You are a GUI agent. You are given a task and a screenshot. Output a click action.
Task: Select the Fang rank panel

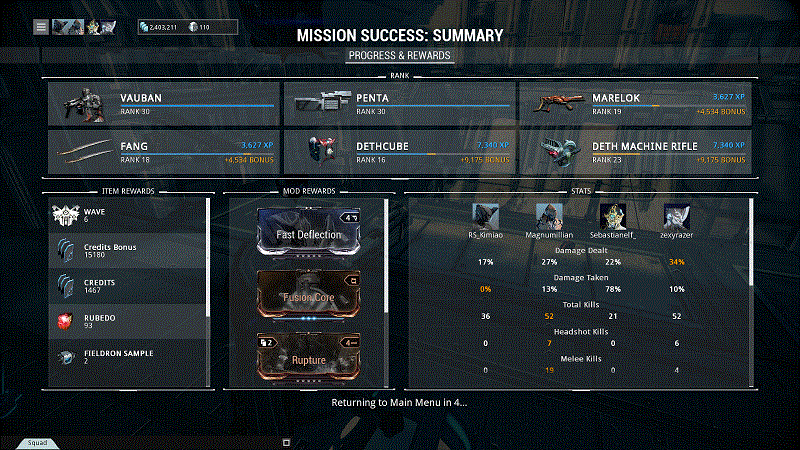[x=163, y=152]
